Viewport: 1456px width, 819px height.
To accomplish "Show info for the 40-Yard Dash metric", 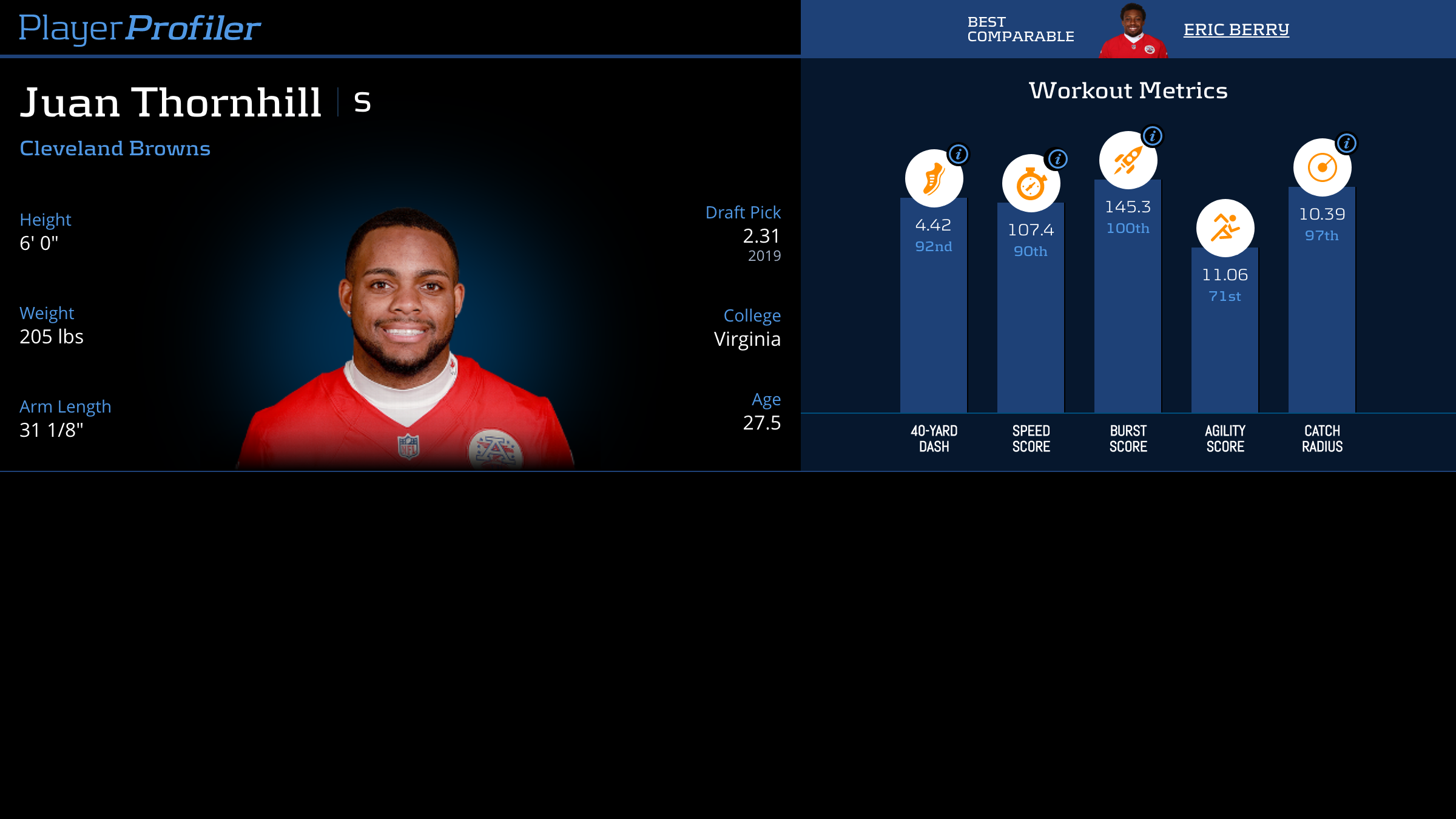I will [x=959, y=154].
